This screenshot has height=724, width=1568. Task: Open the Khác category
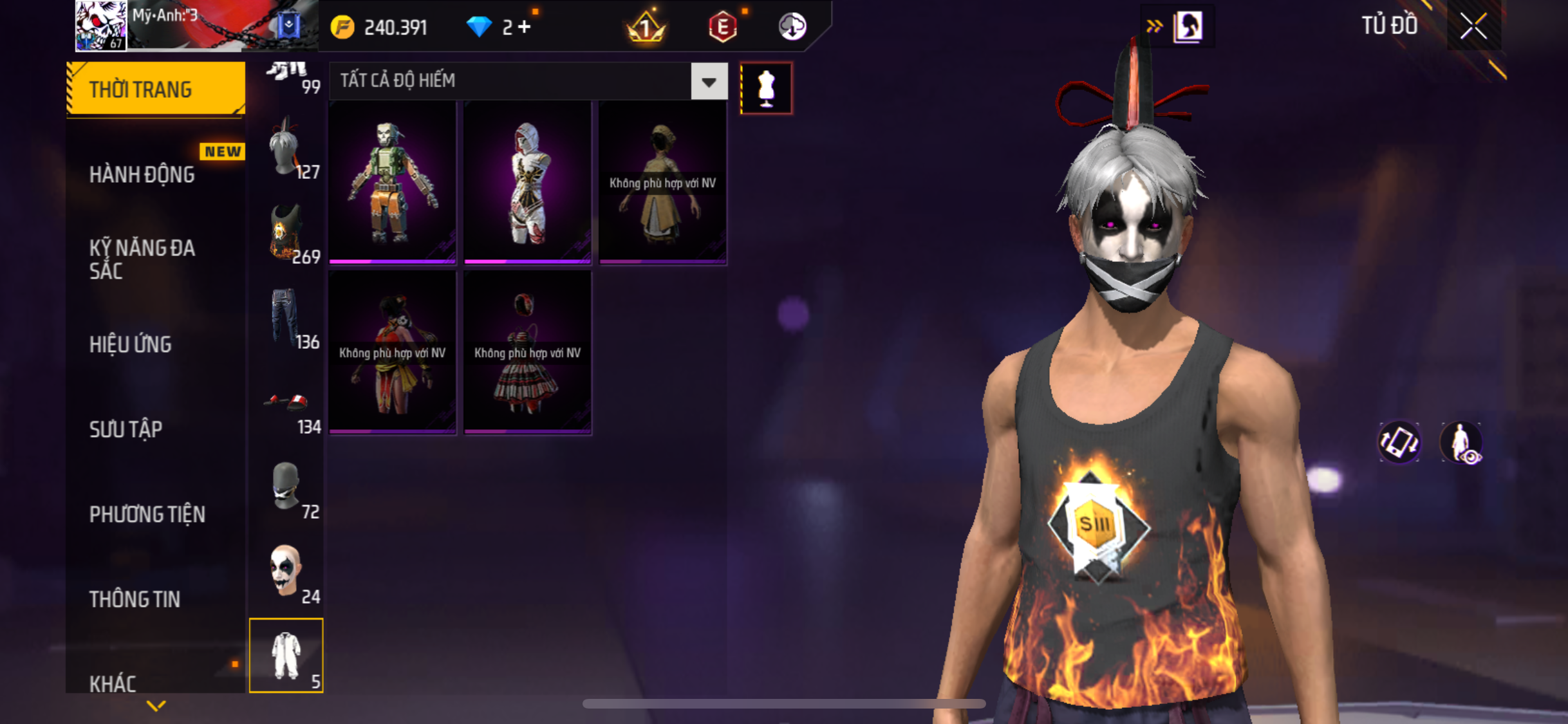pyautogui.click(x=113, y=683)
